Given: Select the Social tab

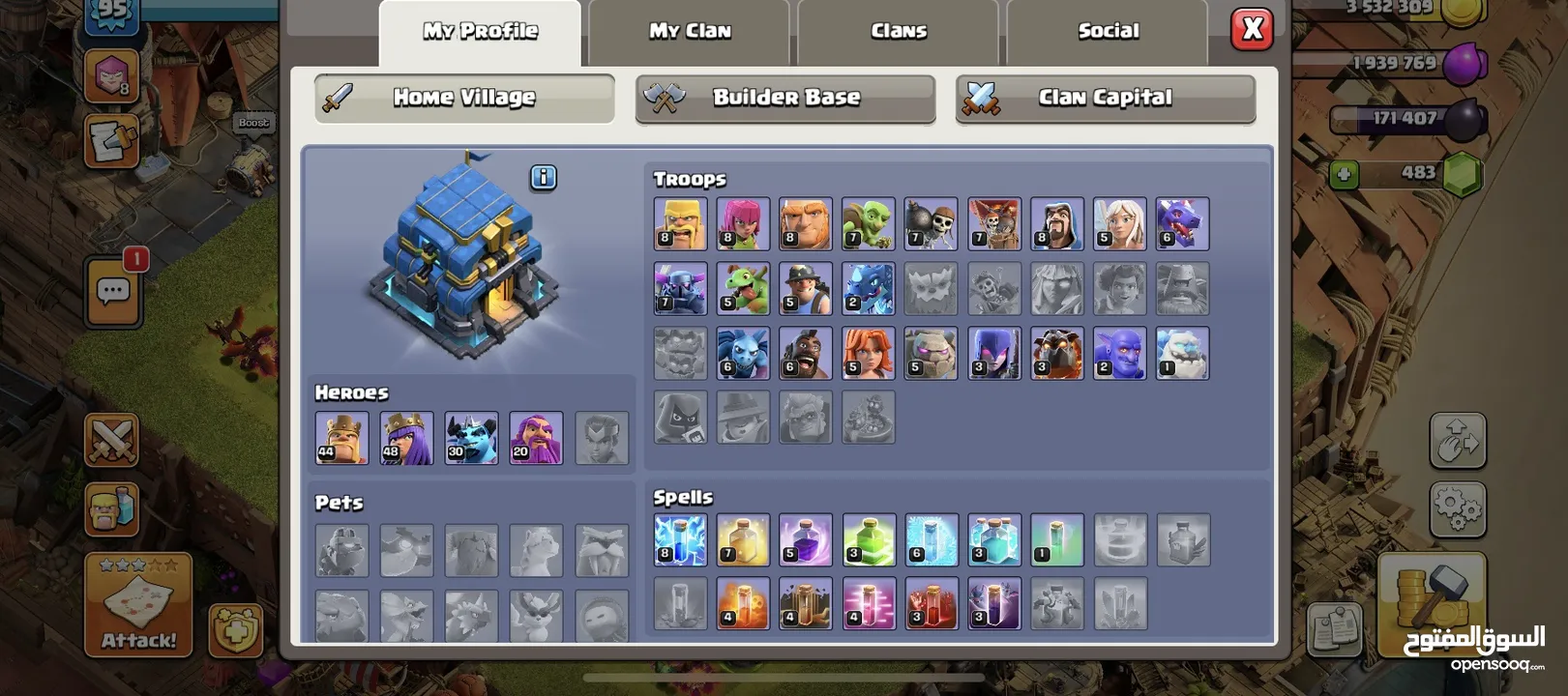Looking at the screenshot, I should 1108,31.
